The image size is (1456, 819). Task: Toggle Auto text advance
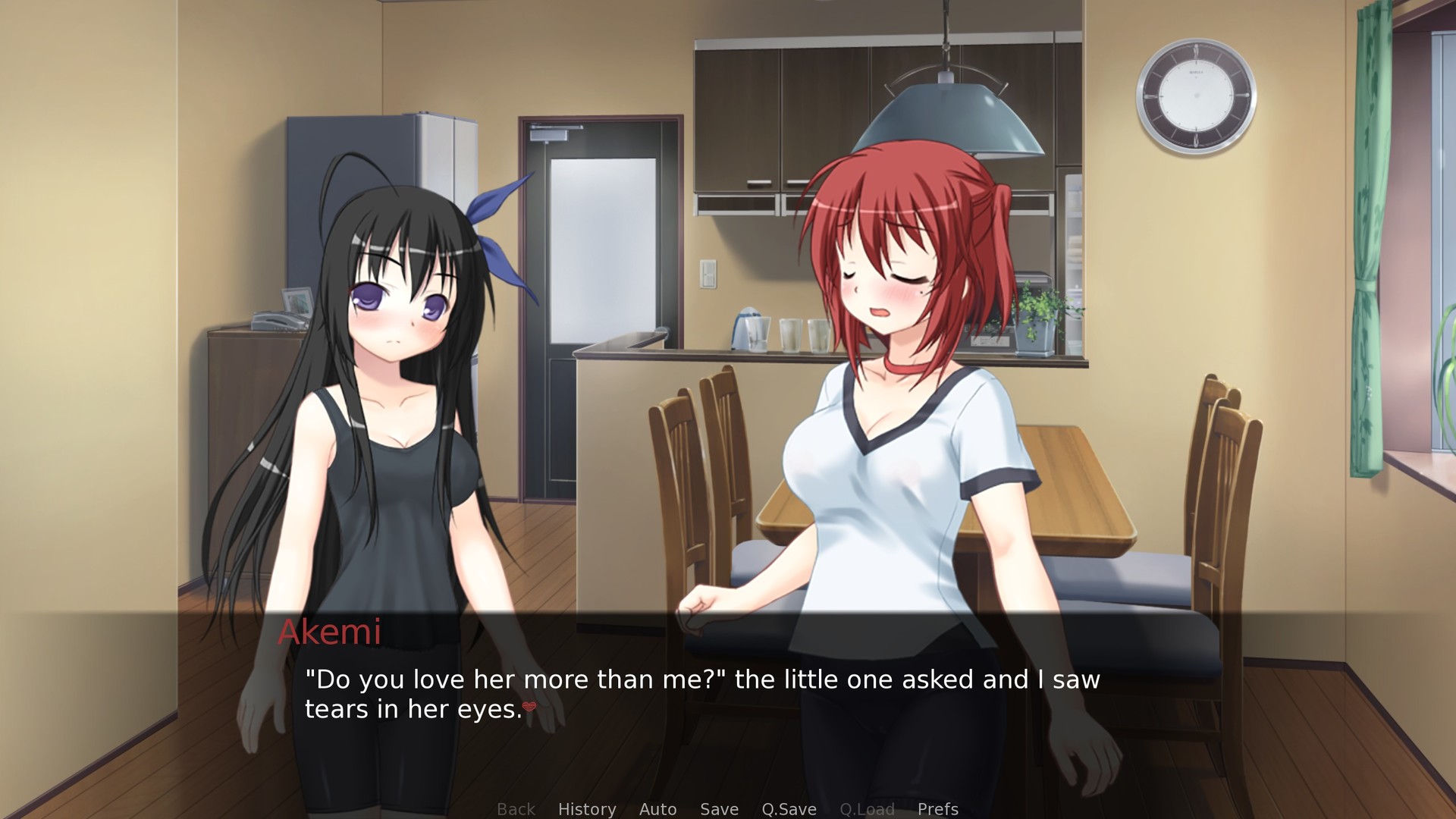657,809
